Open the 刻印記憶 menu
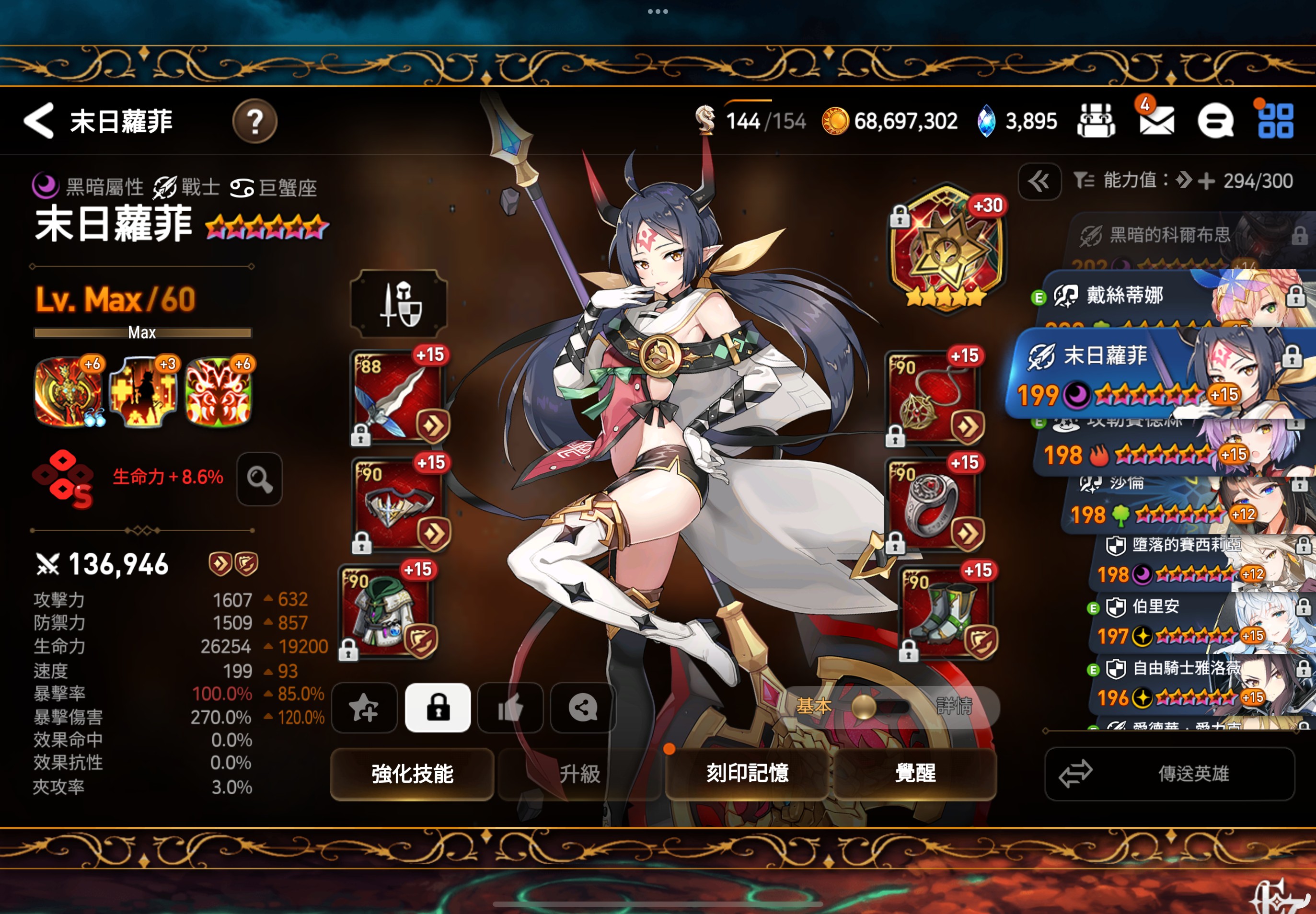 click(x=747, y=774)
